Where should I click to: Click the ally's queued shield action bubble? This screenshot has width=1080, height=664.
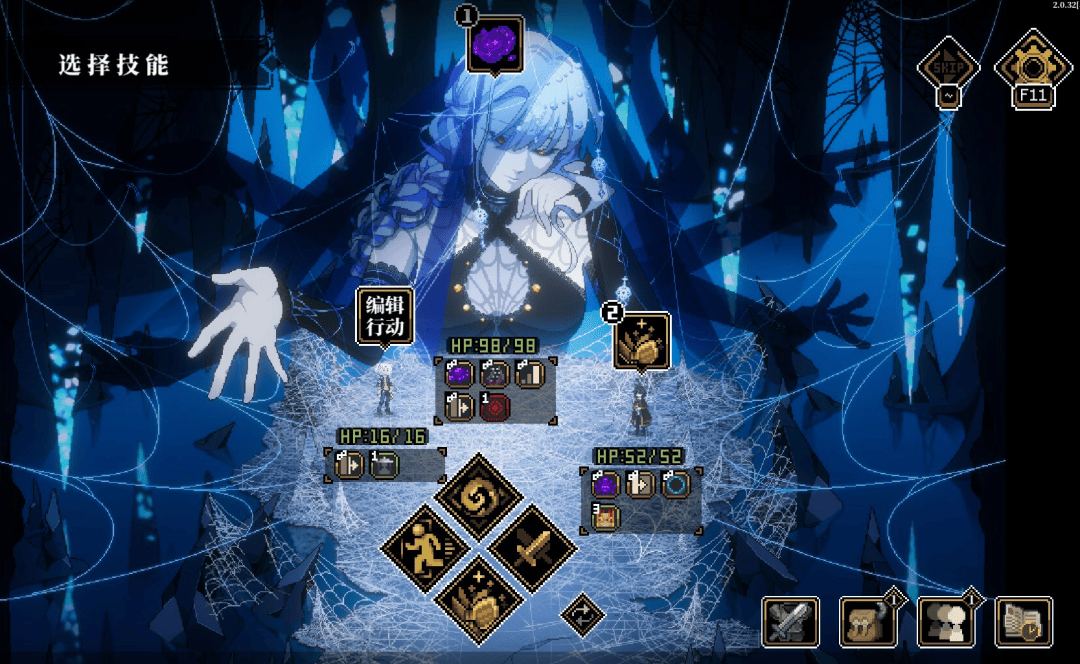click(x=641, y=340)
